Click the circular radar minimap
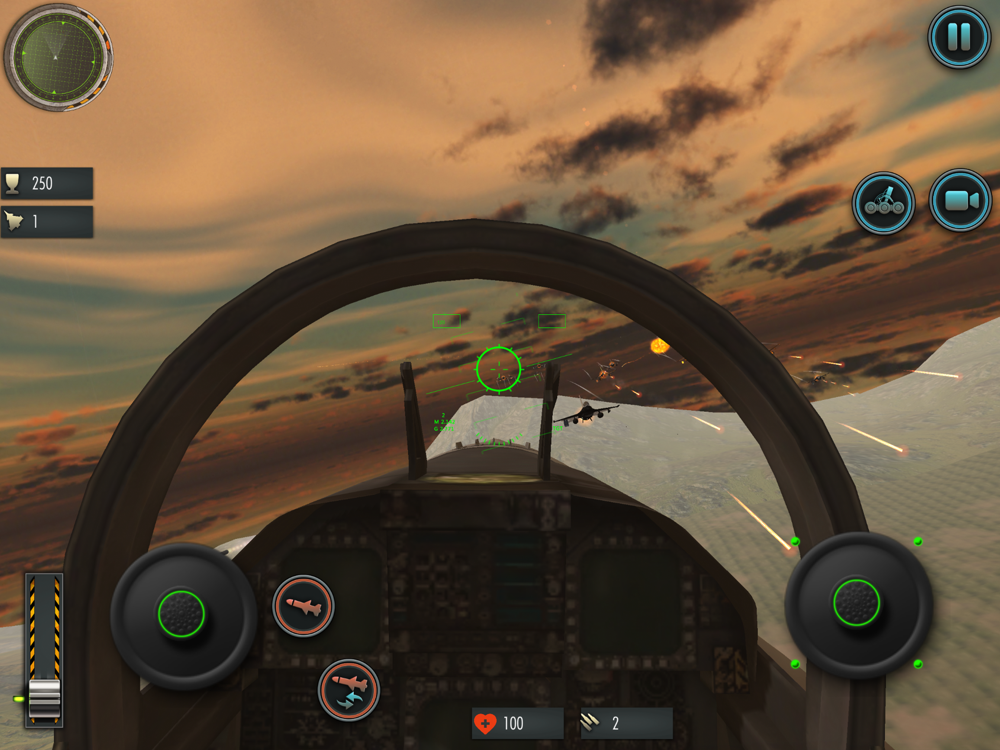The width and height of the screenshot is (1000, 750). [58, 56]
